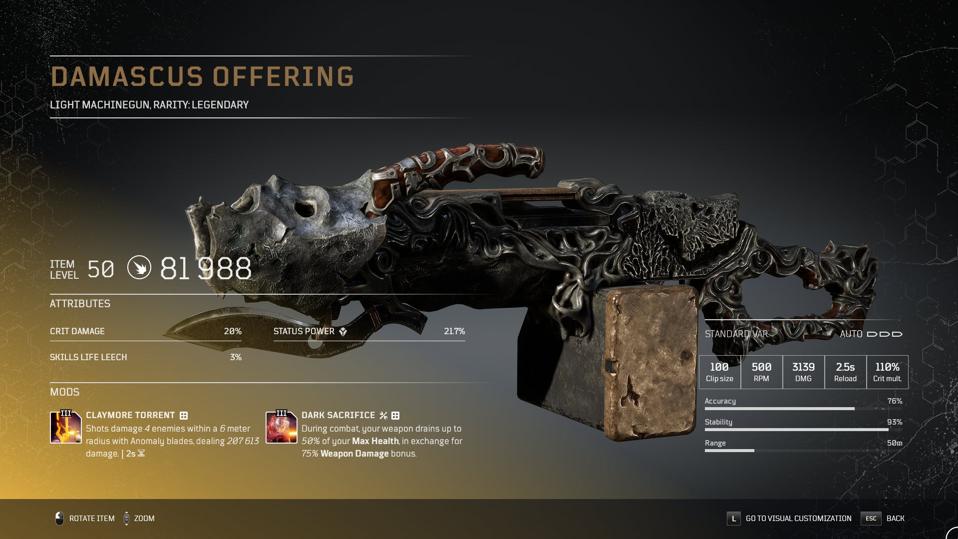The image size is (958, 539).
Task: Select the Claymore Torrent mod icon
Action: click(66, 427)
